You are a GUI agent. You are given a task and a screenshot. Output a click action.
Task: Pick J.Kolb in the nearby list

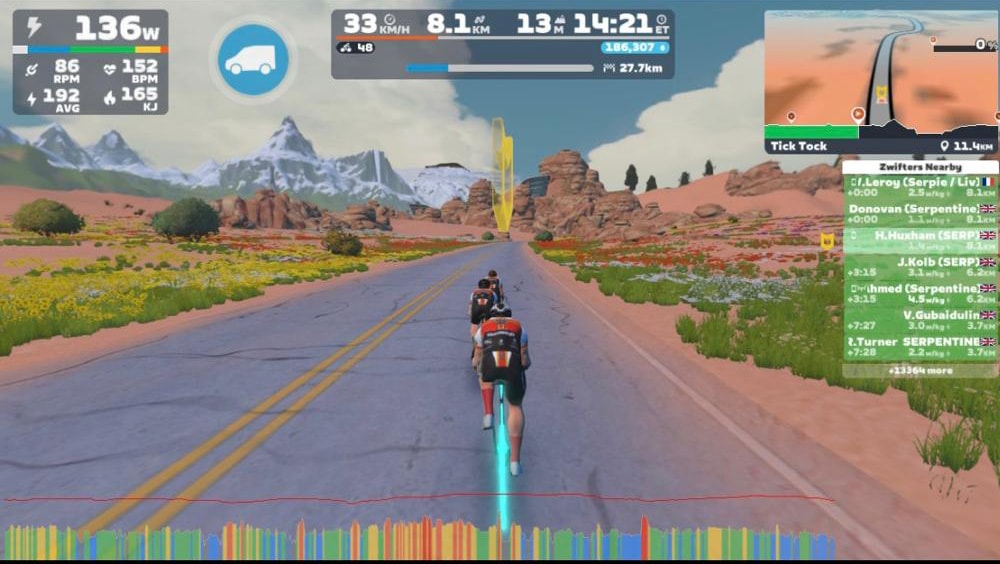pos(920,267)
